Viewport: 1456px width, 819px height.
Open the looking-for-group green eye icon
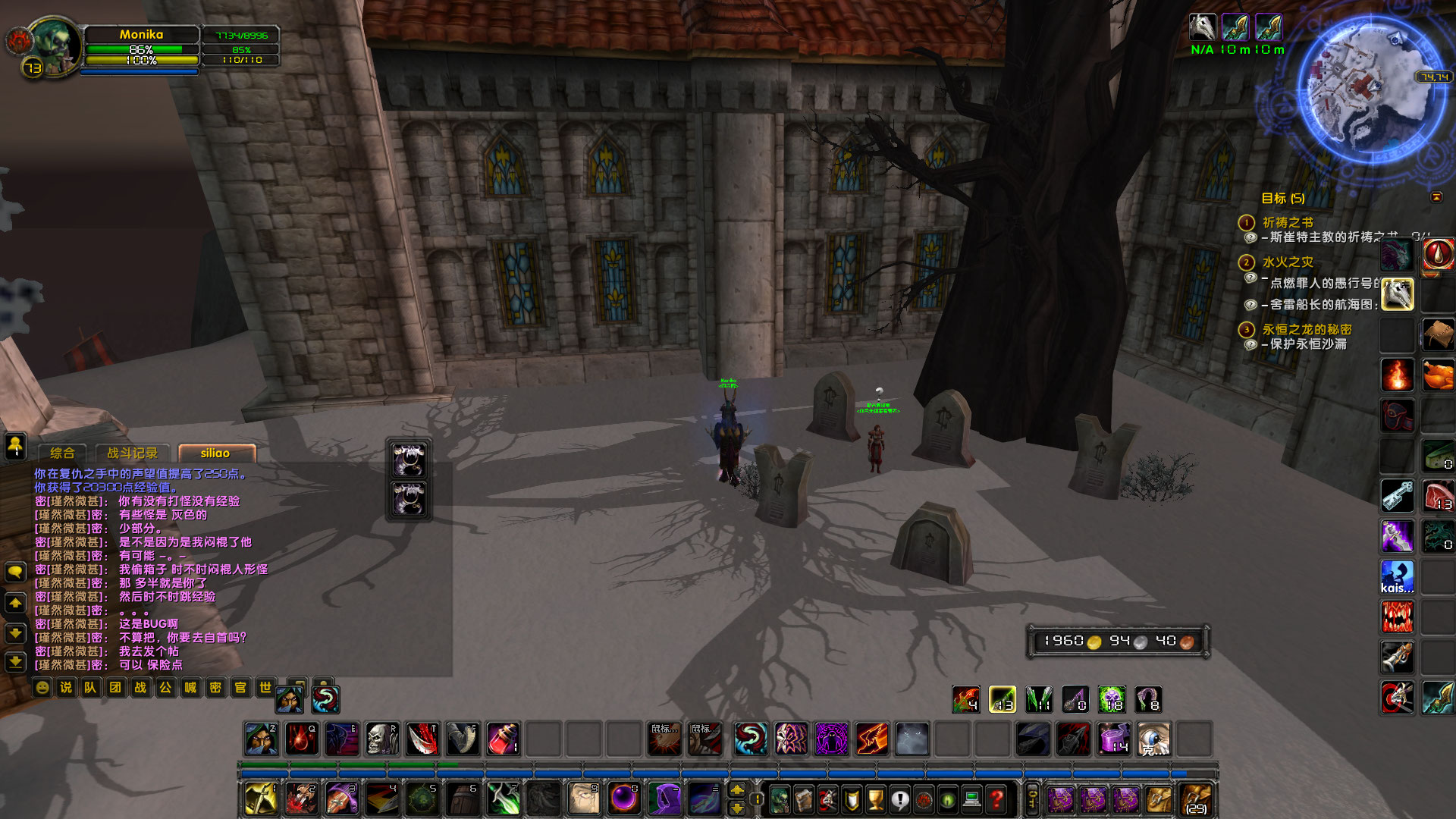pyautogui.click(x=948, y=801)
